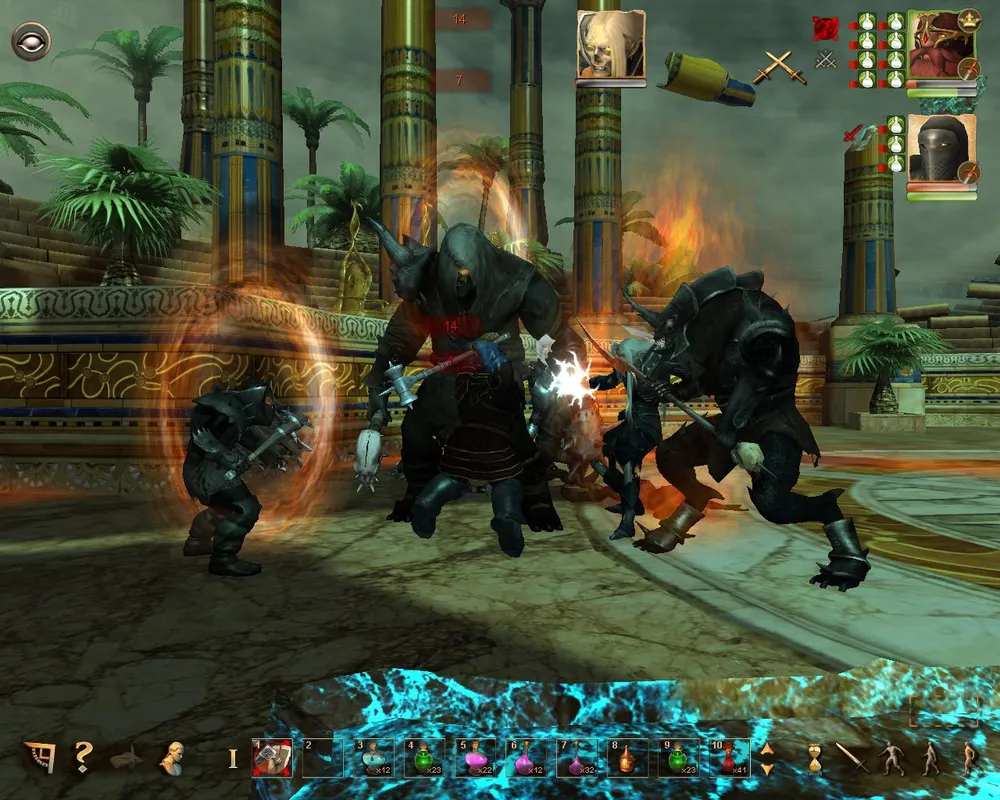Click the hotbar up arrow
Screen dimensions: 1000x800
767,748
